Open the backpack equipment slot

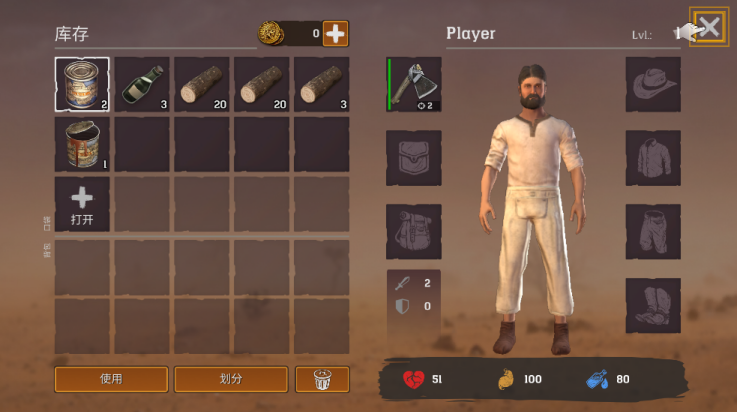pos(414,231)
